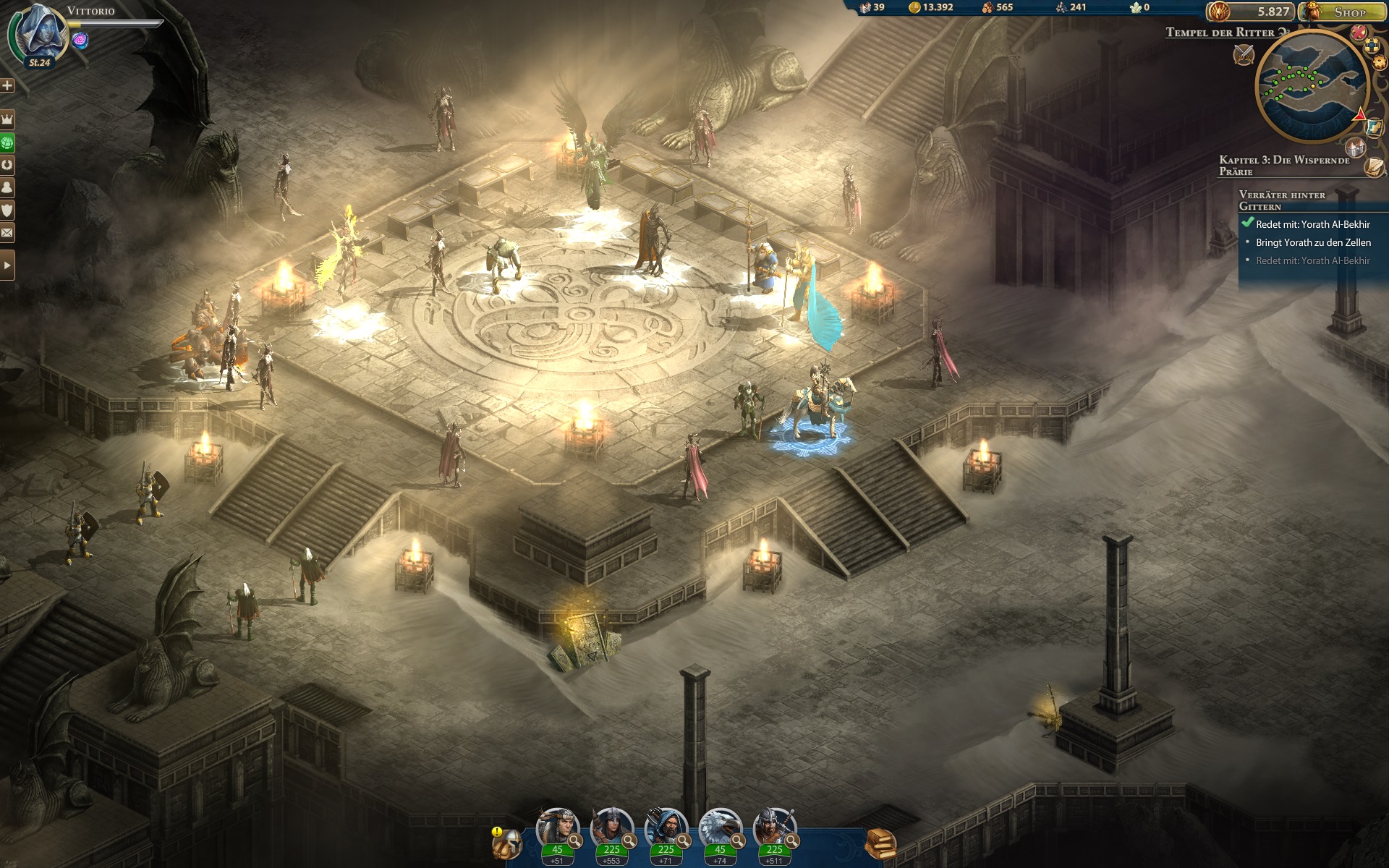Open the town building icon under the minimap
This screenshot has width=1389, height=868.
coord(1355,148)
